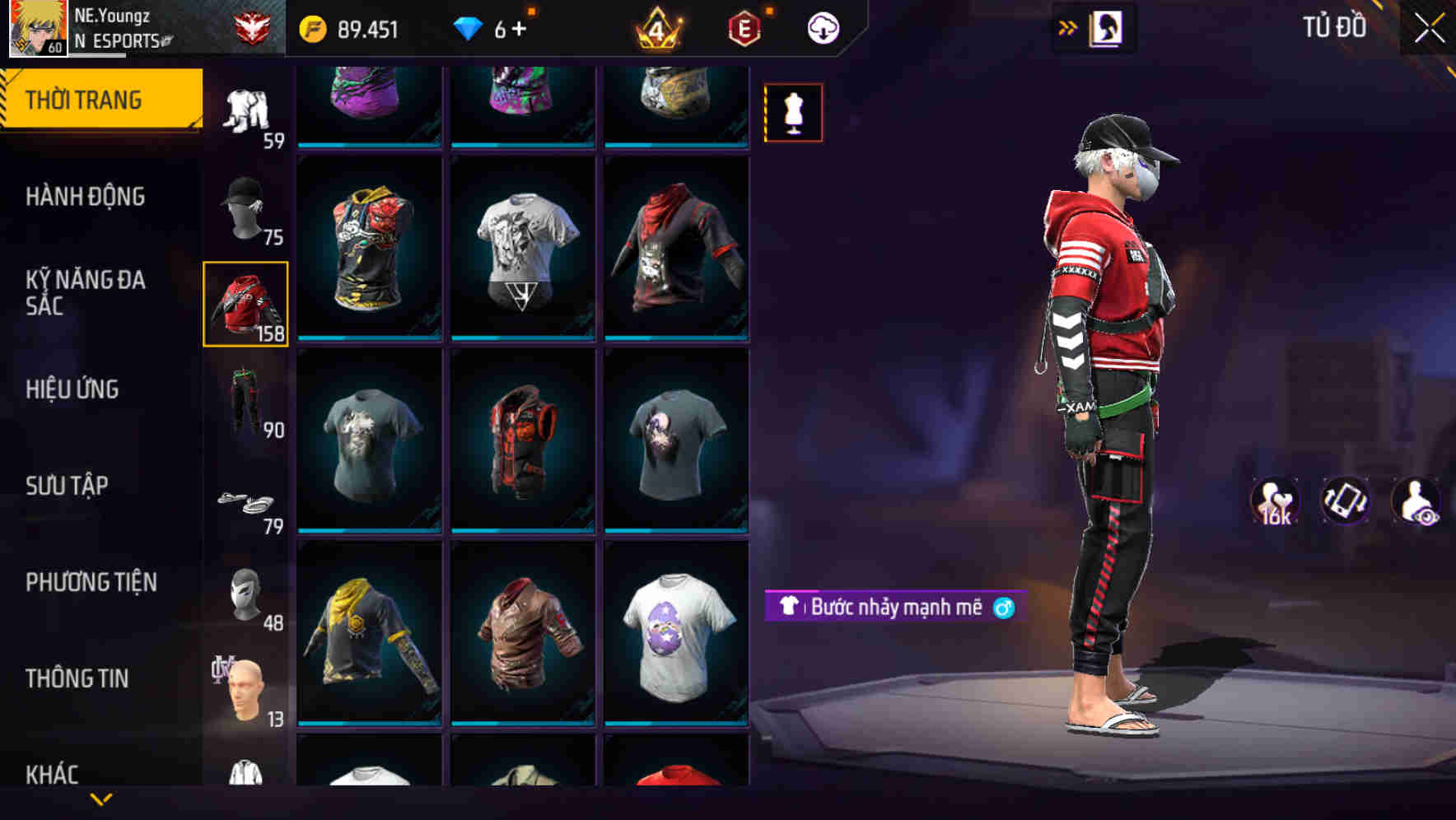Click the Bước nhảy mạnh mẽ outfit label
This screenshot has width=1456, height=820.
coord(894,608)
